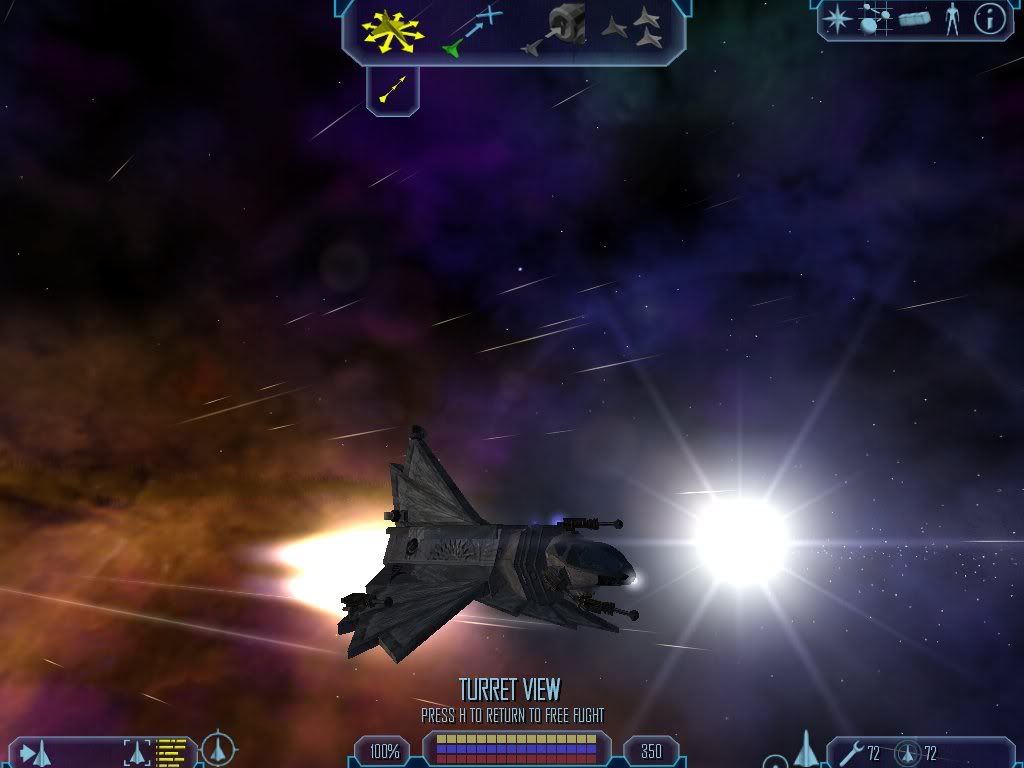Open the planets-and-grid map icon
1024x768 pixels.
(875, 19)
